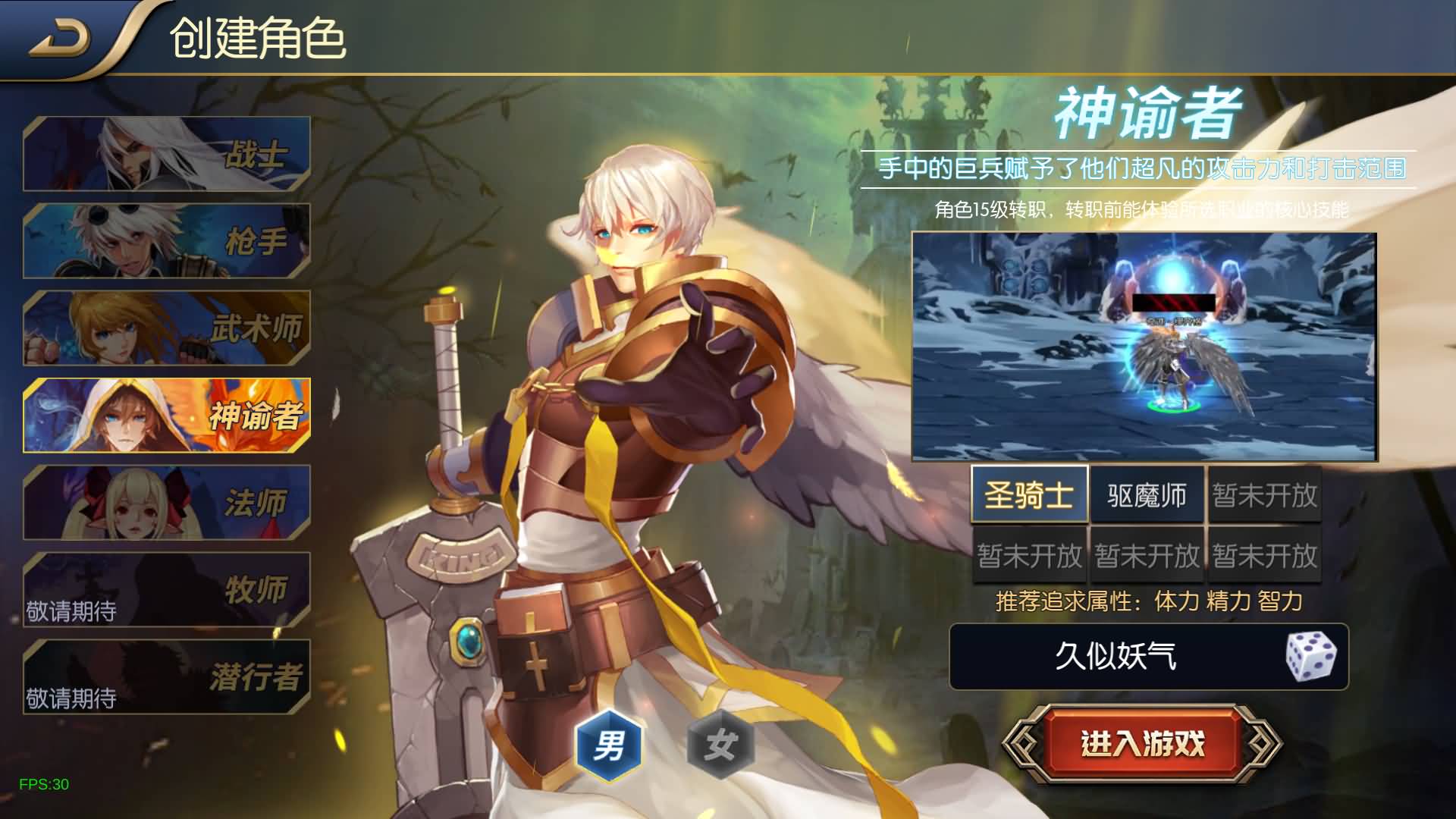Select the 驱魔师 (Exorcist) subclass
The image size is (1456, 819).
1147,494
